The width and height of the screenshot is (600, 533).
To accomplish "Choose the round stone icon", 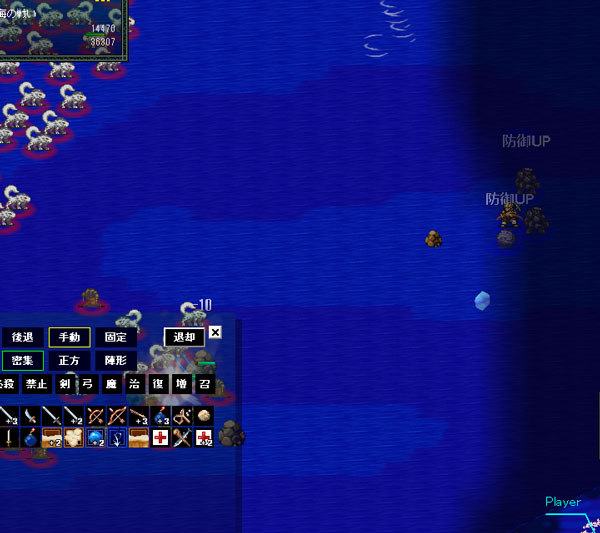I will (x=204, y=415).
